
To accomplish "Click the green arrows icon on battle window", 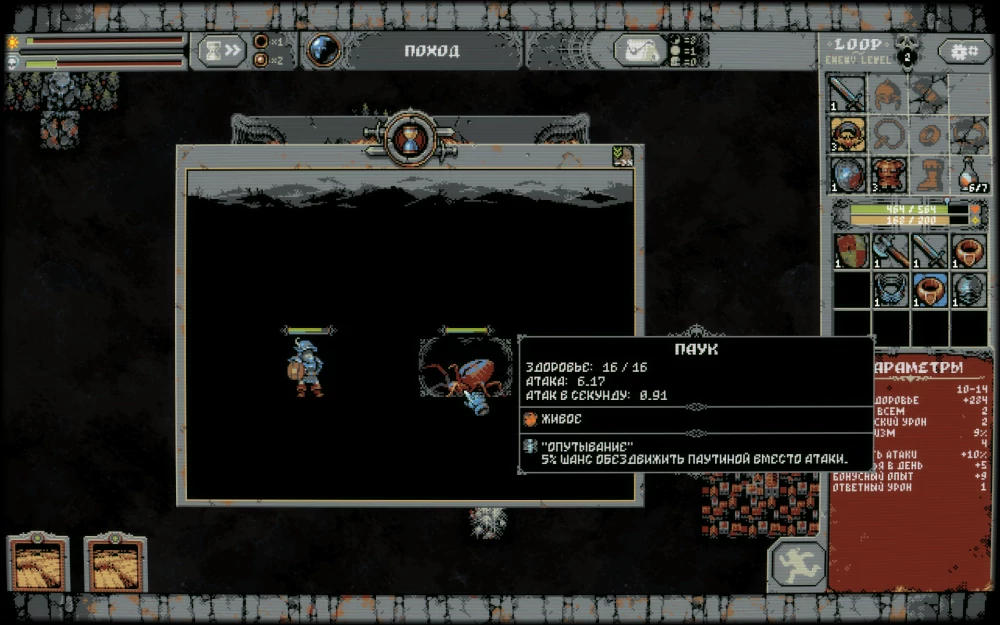I will click(622, 156).
